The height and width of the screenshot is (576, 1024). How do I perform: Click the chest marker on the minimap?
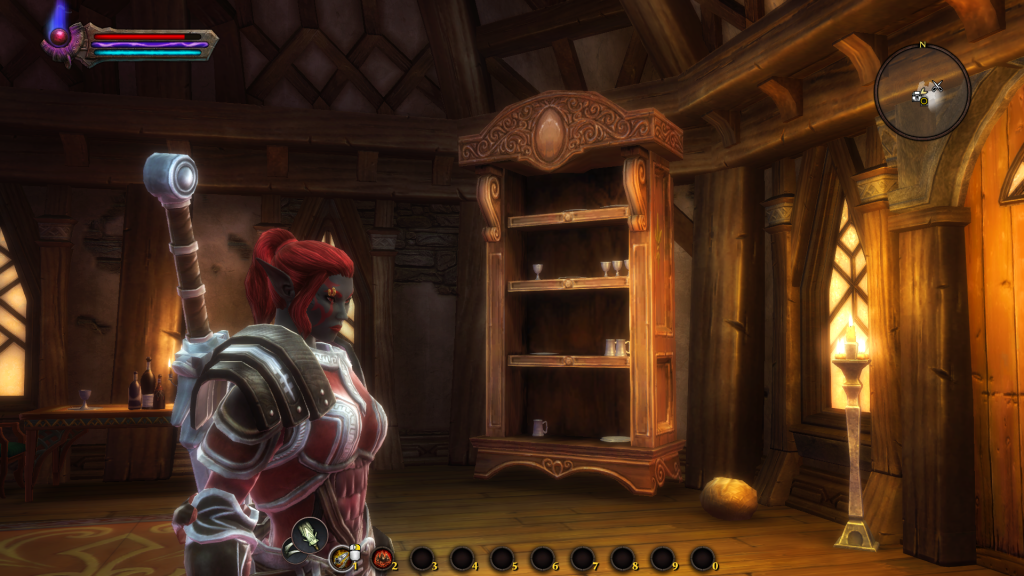(917, 95)
